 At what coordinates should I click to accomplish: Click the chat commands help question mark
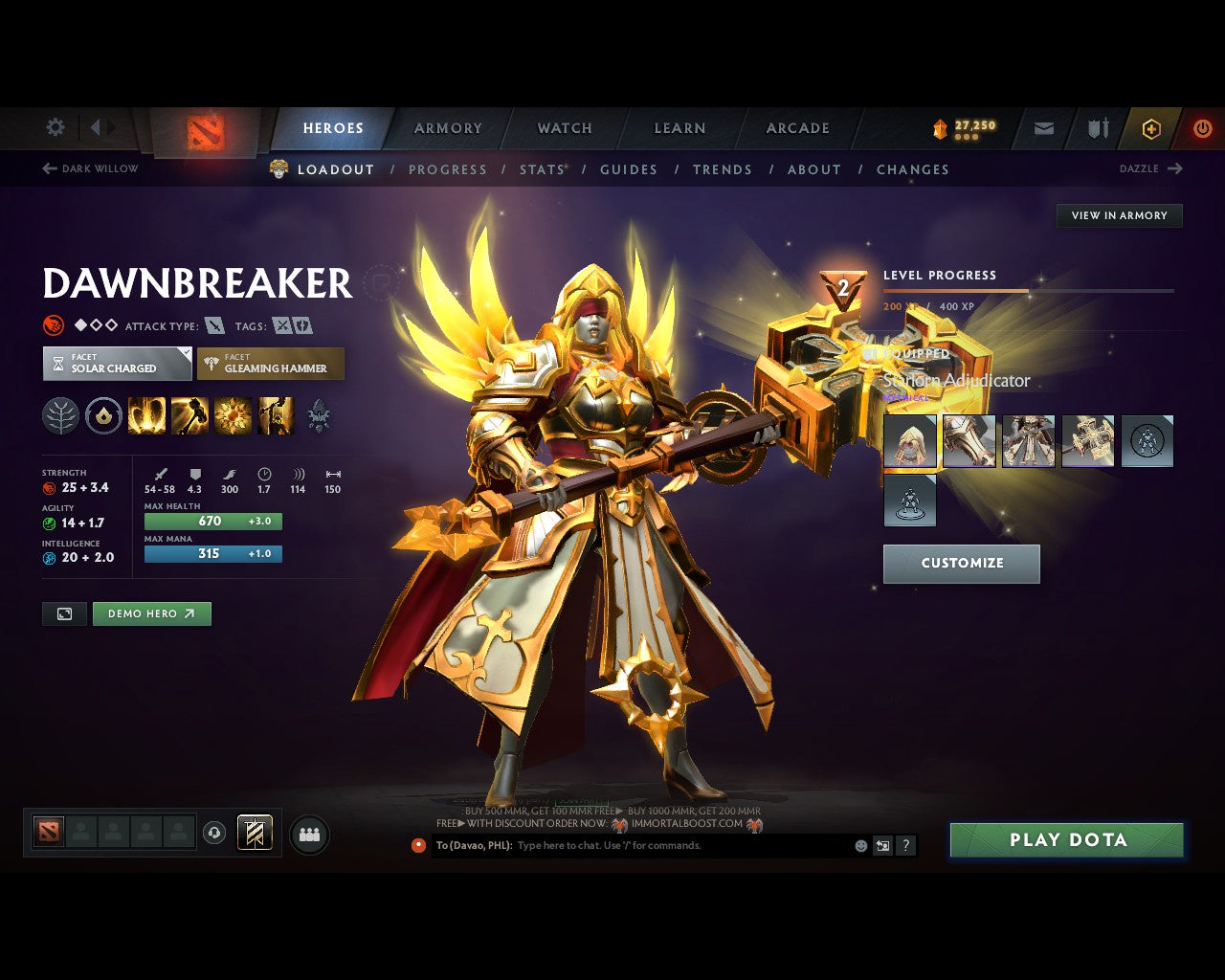click(905, 845)
